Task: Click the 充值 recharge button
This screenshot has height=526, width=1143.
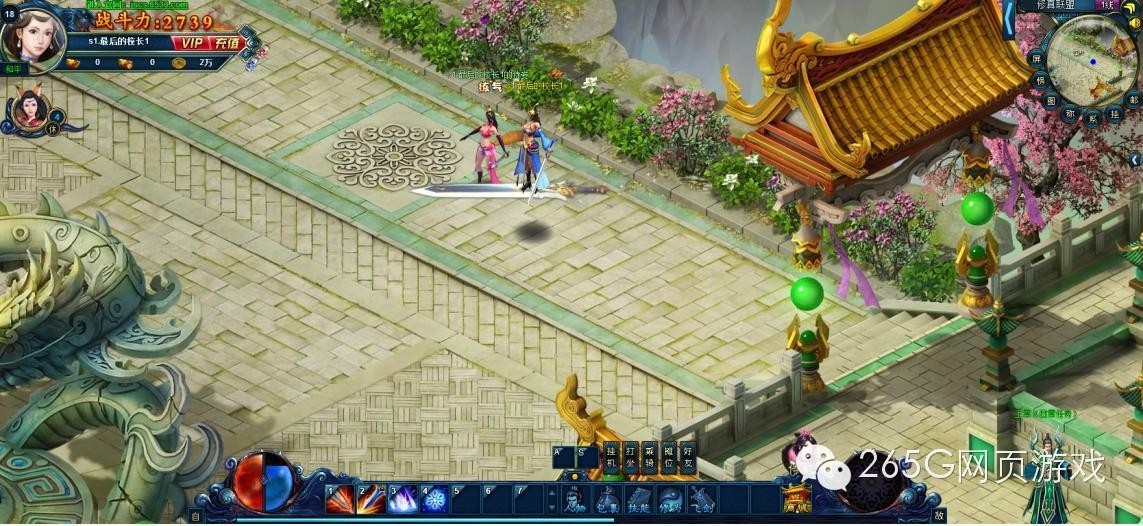Action: [222, 42]
